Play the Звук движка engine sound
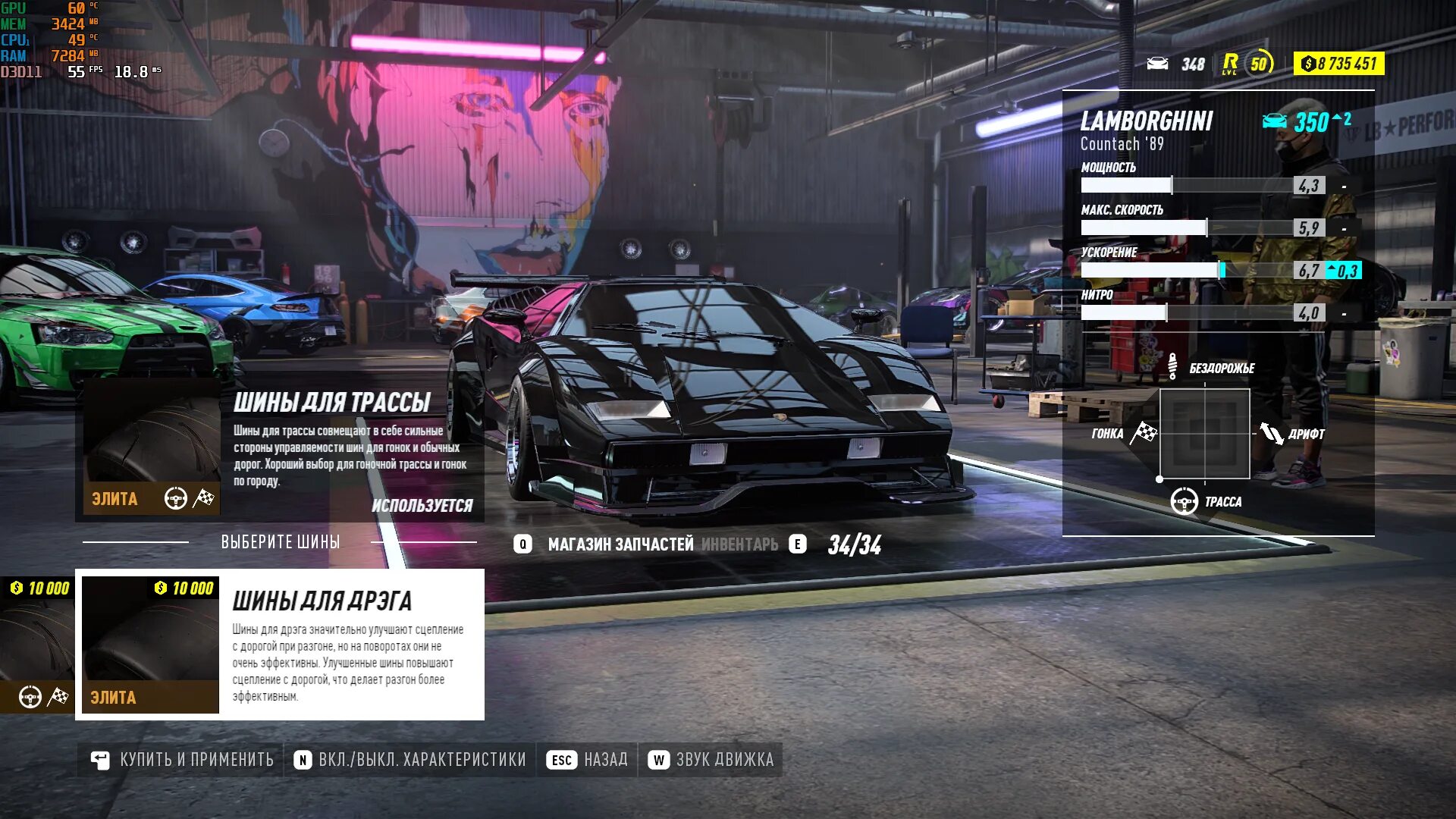Image resolution: width=1456 pixels, height=819 pixels. [711, 760]
